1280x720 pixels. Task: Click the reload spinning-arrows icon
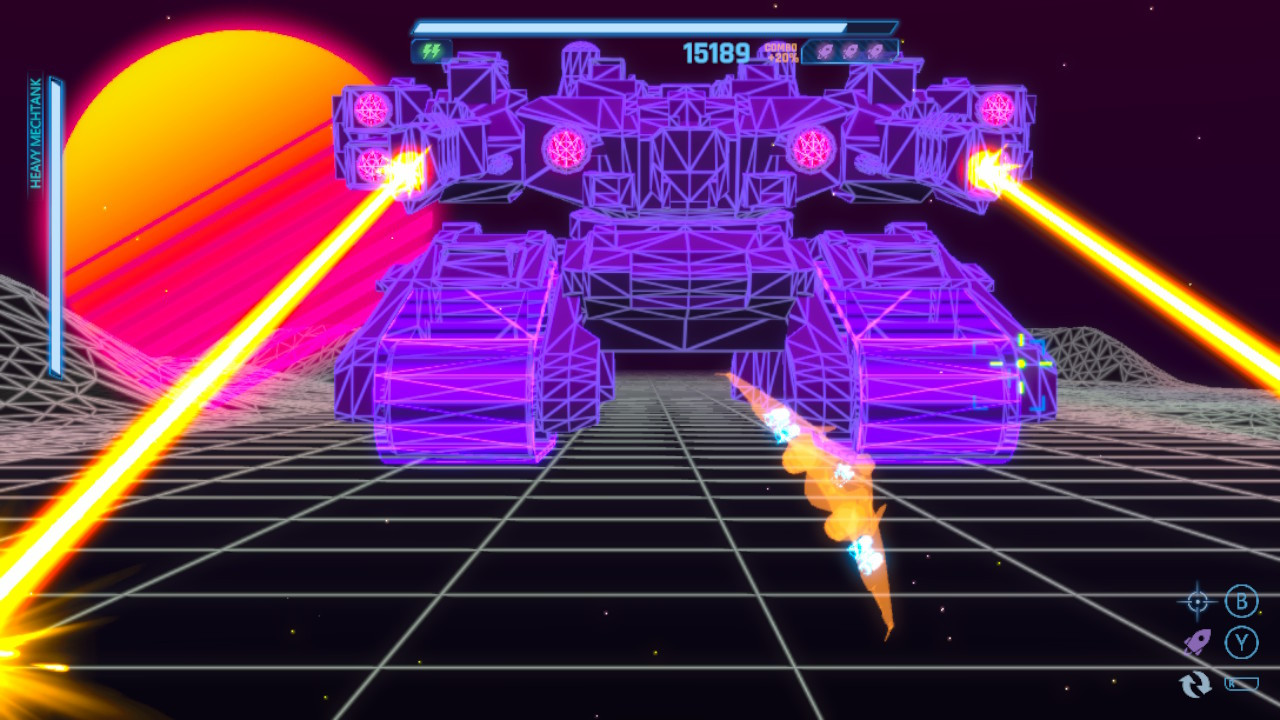[1195, 686]
